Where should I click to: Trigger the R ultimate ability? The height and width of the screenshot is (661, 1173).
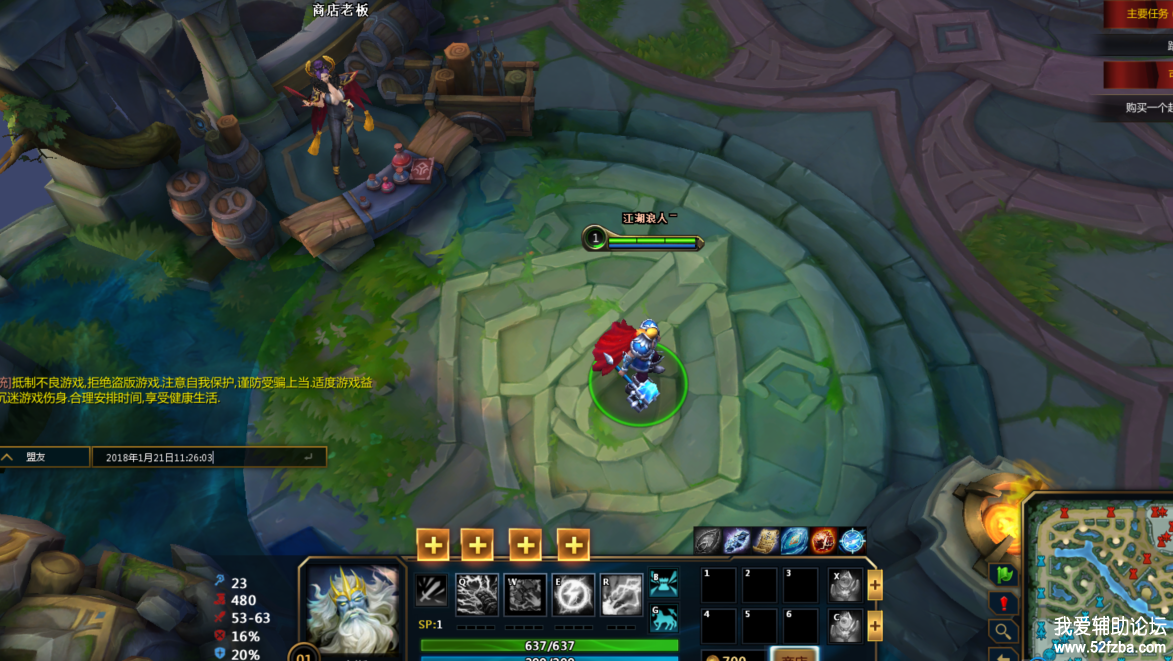621,594
